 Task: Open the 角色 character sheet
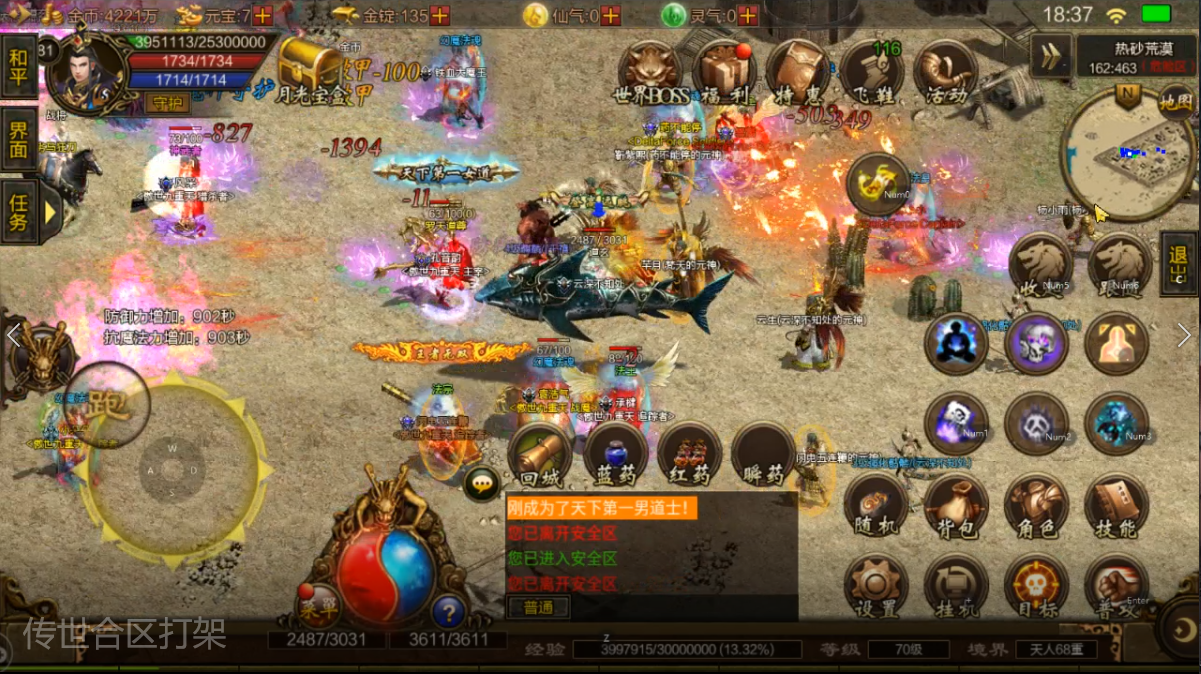click(1036, 507)
